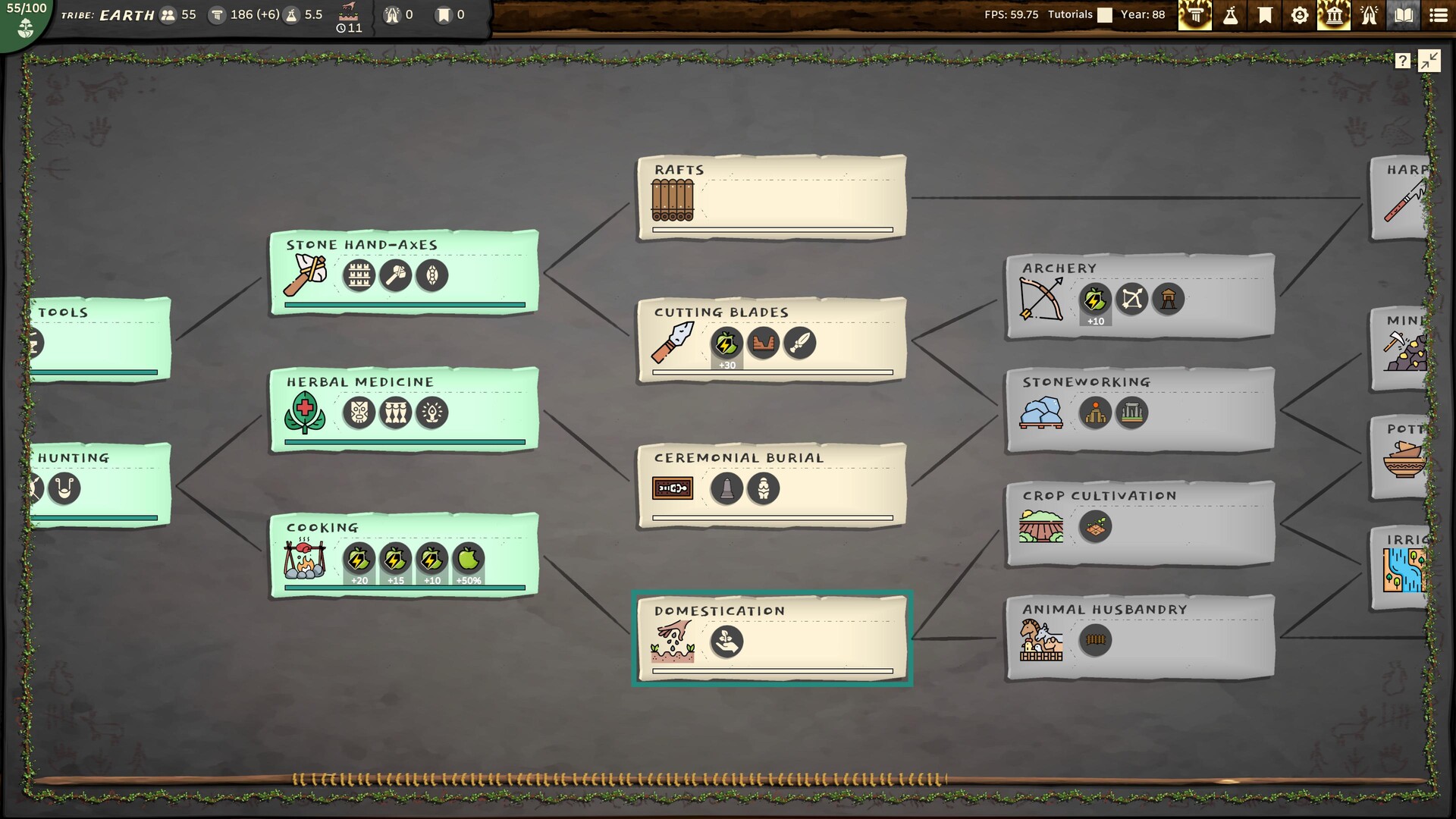1456x819 pixels.
Task: Select the Cooking technology card
Action: (404, 555)
